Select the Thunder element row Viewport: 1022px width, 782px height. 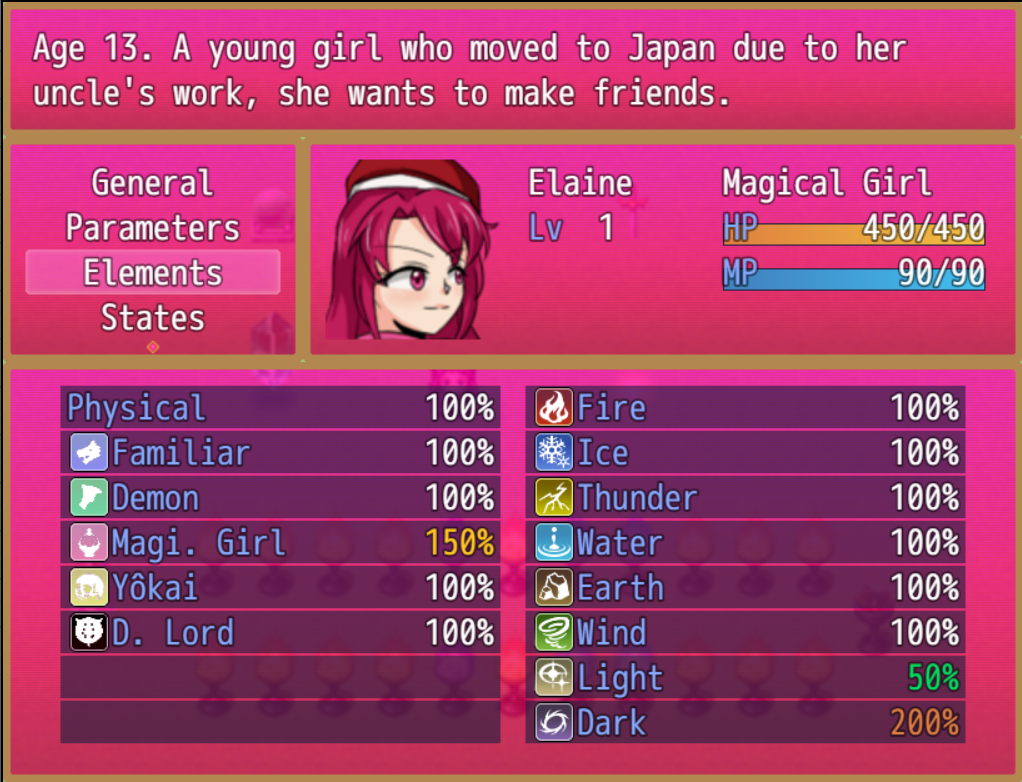point(745,498)
